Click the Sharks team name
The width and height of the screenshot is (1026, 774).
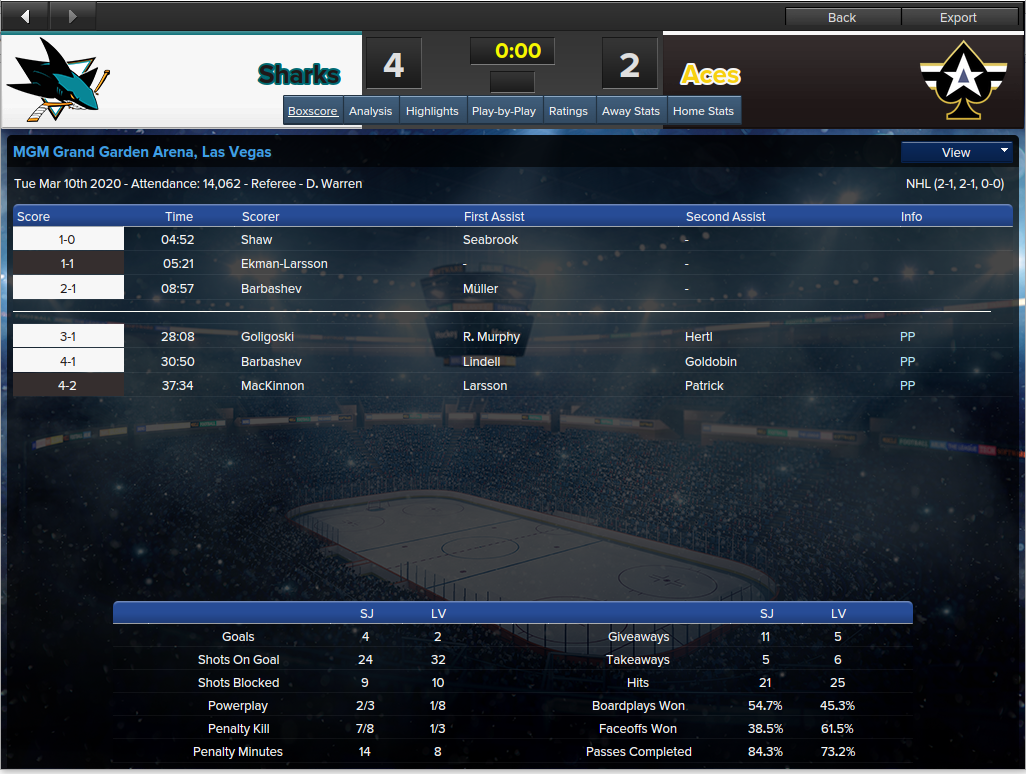pos(299,75)
